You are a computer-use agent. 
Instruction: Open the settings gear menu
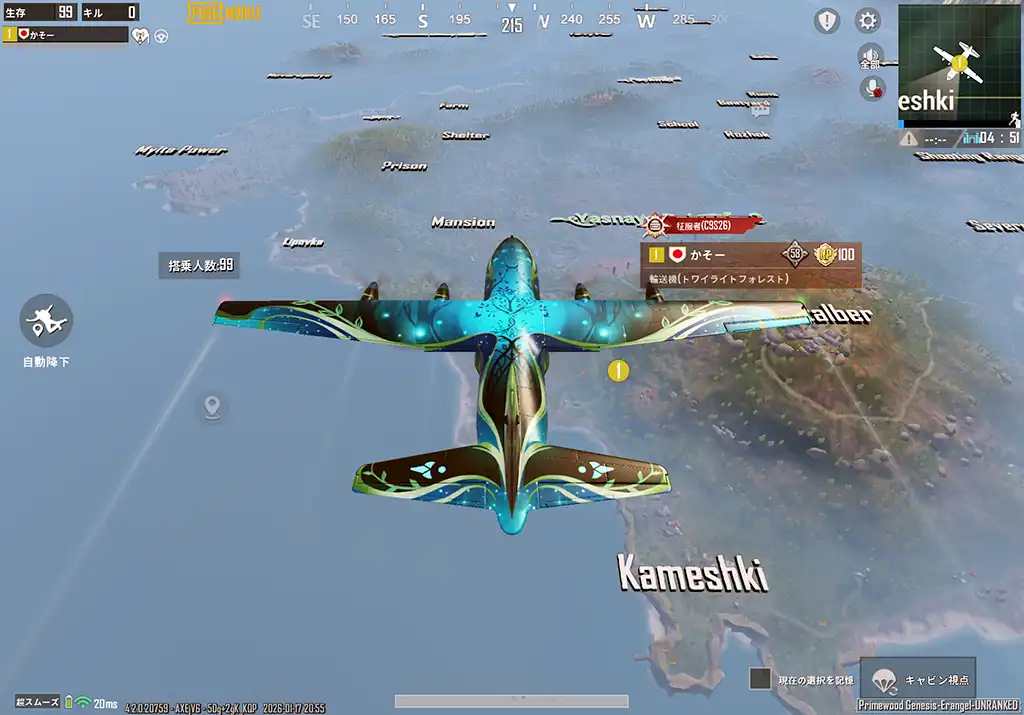(x=868, y=20)
